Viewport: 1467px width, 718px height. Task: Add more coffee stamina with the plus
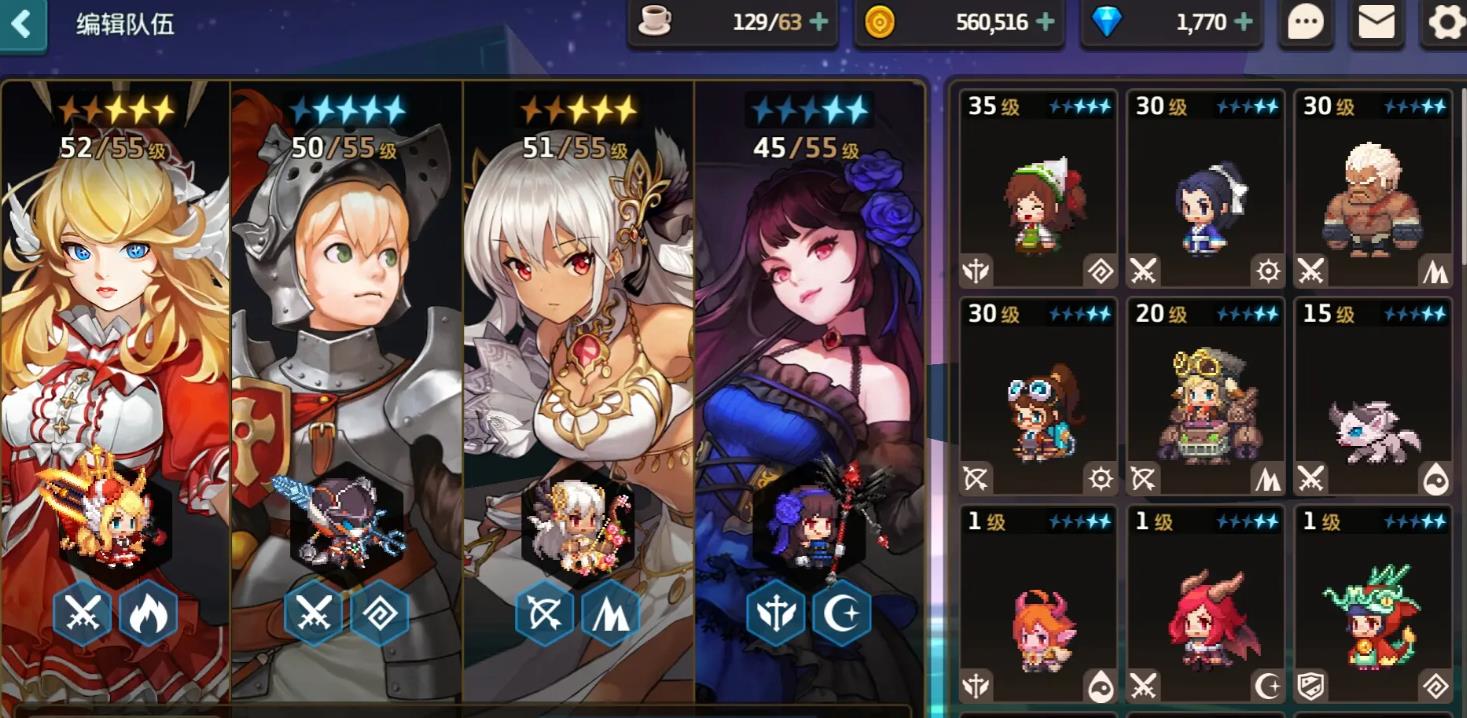[x=820, y=22]
